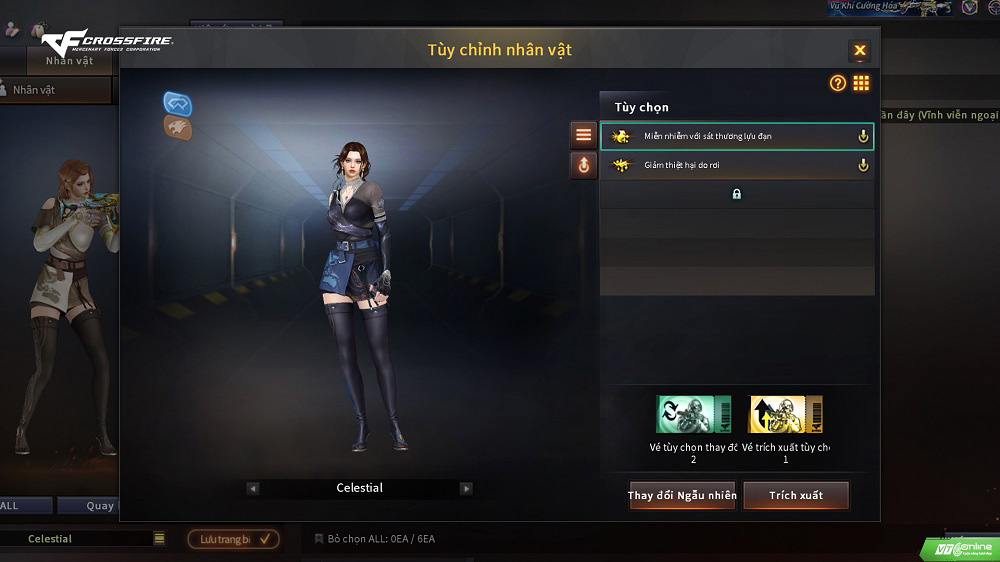The height and width of the screenshot is (562, 1000).
Task: Switch to the next character with right arrow
Action: click(x=466, y=488)
